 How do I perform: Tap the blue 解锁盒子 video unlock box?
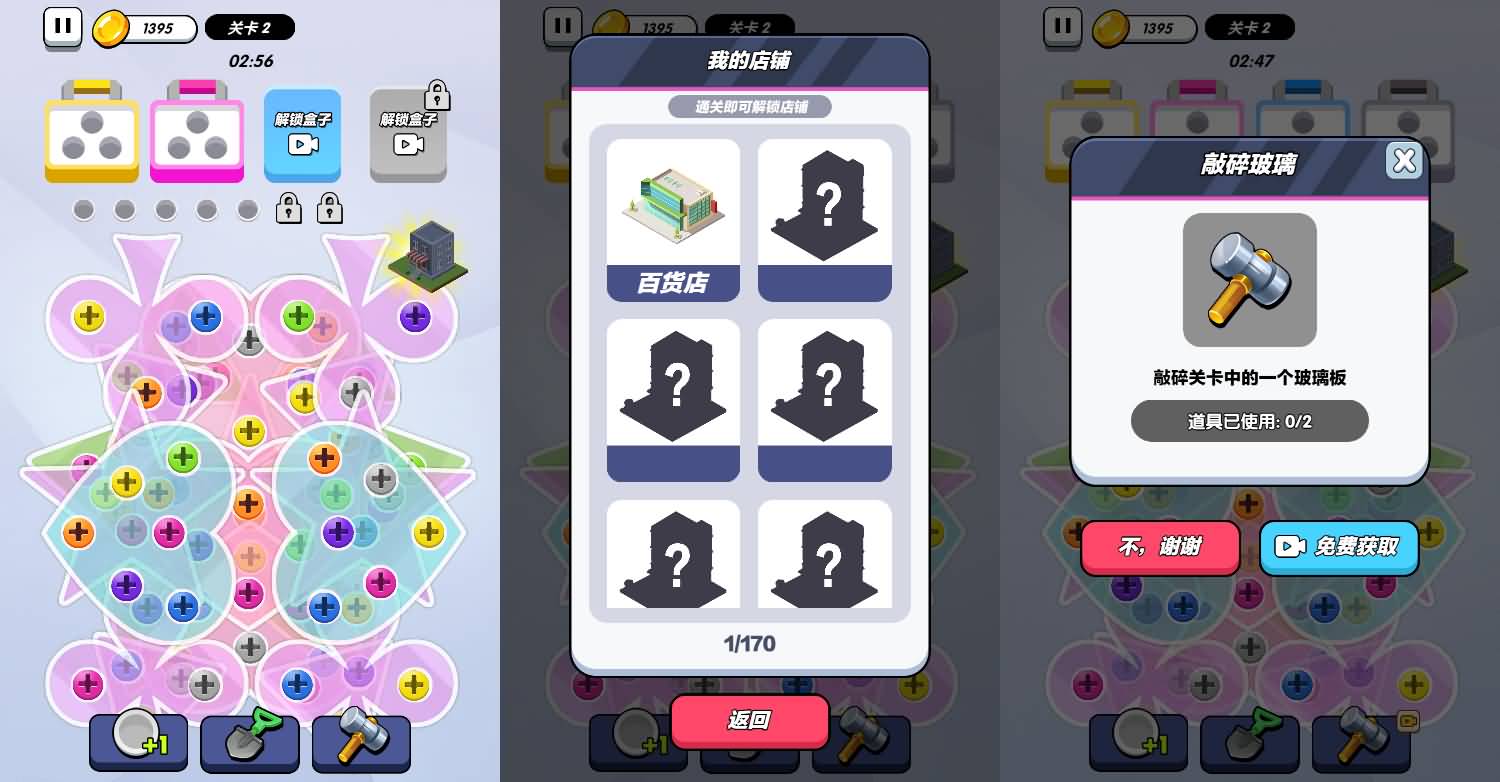(x=302, y=136)
